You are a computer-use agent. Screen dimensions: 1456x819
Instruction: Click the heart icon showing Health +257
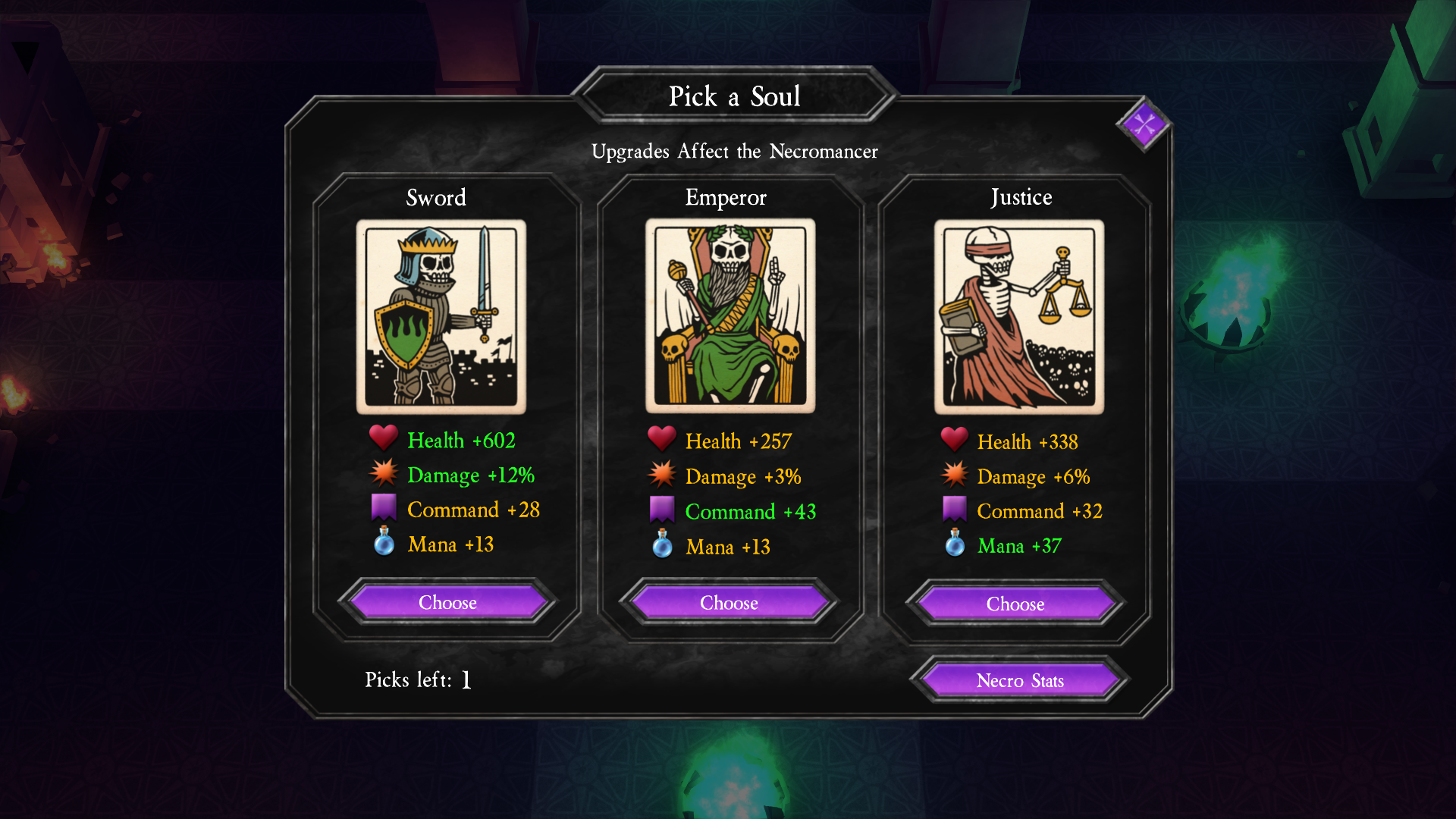[661, 438]
